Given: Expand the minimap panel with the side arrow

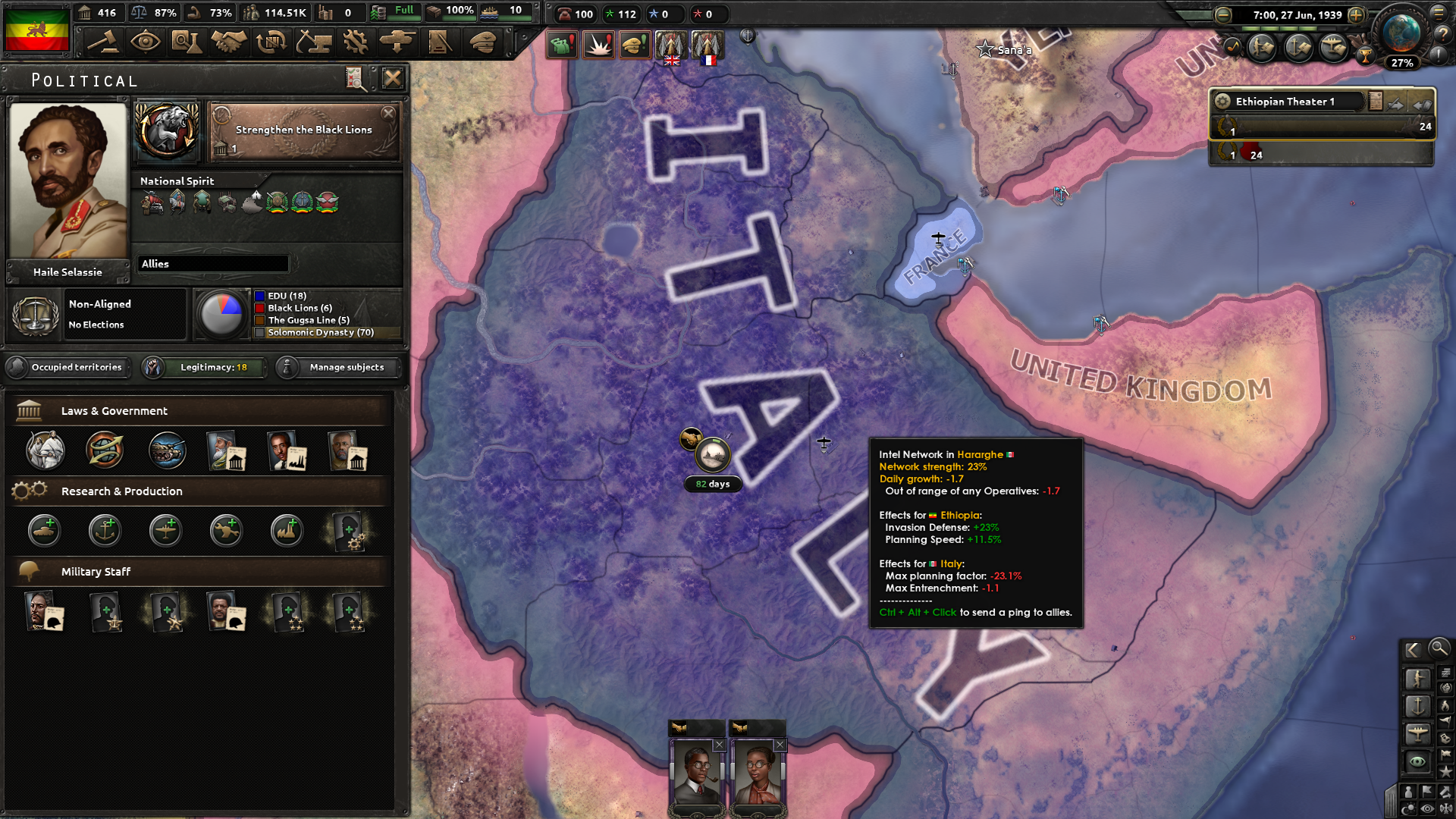Looking at the screenshot, I should 1412,649.
